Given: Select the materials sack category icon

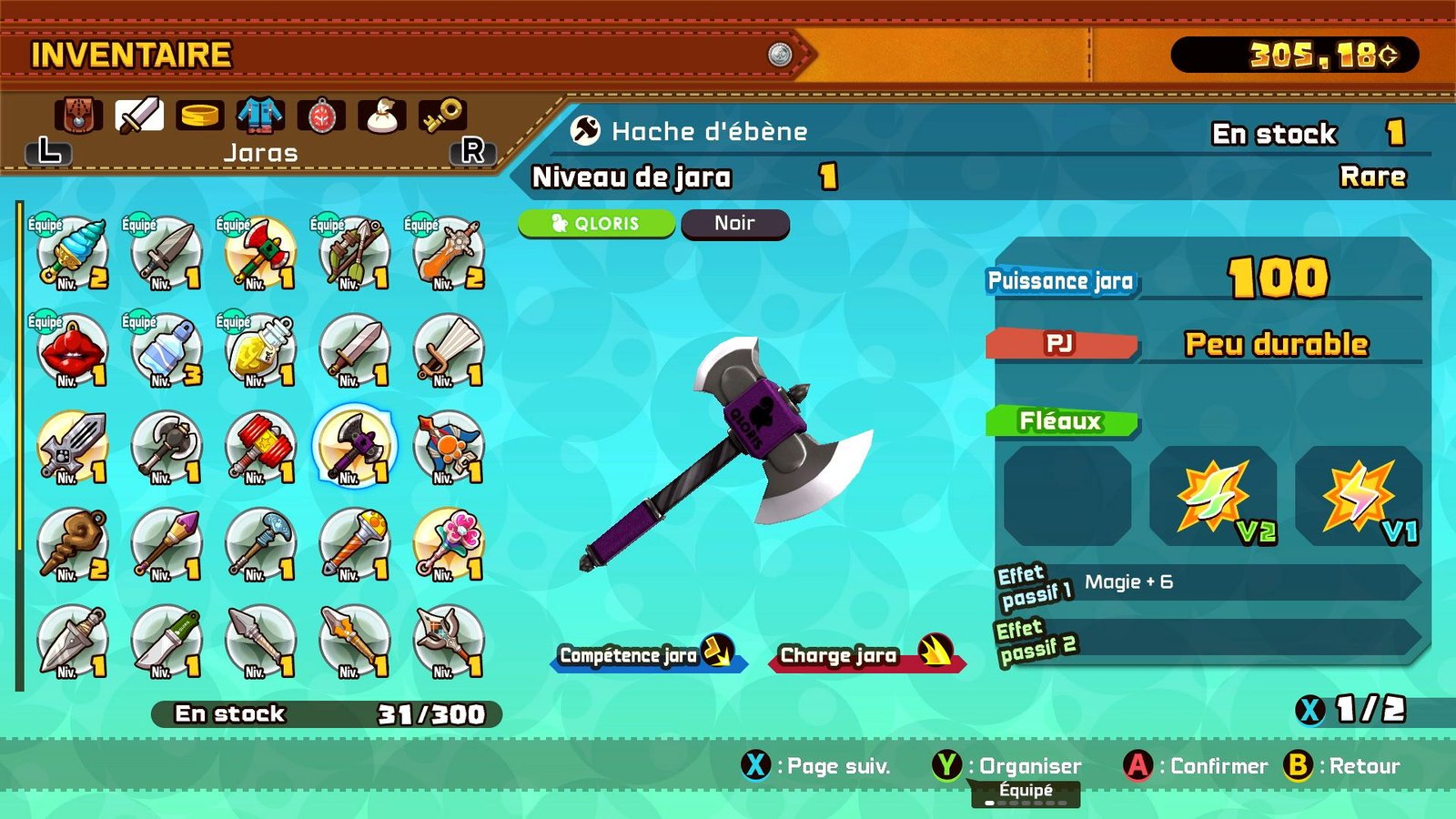Looking at the screenshot, I should 382,114.
